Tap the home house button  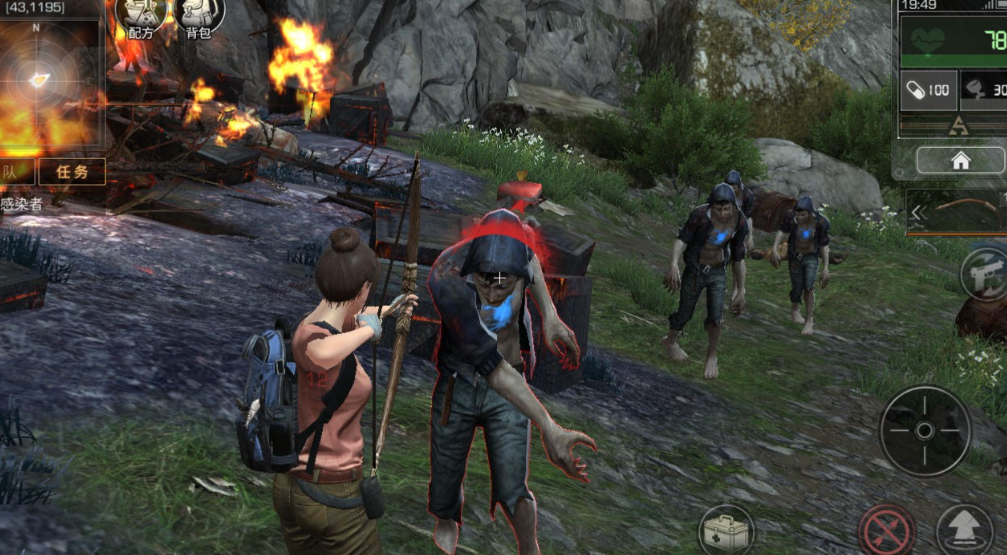pyautogui.click(x=960, y=160)
